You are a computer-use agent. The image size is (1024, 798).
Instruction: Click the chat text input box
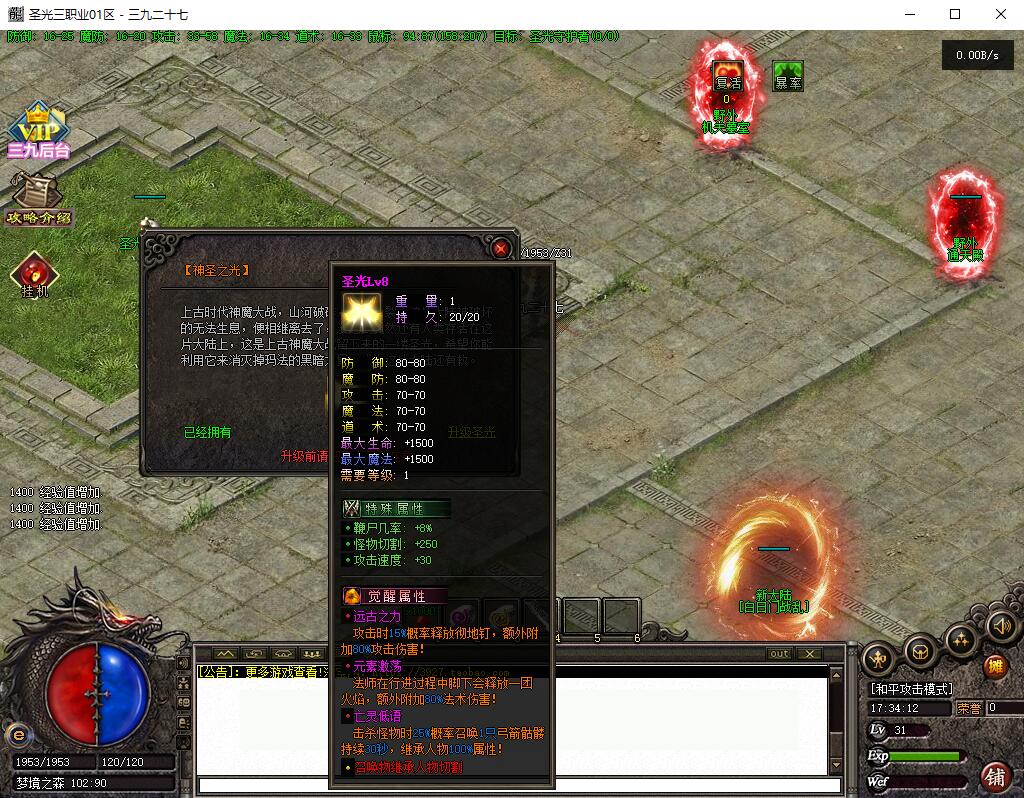(x=512, y=786)
